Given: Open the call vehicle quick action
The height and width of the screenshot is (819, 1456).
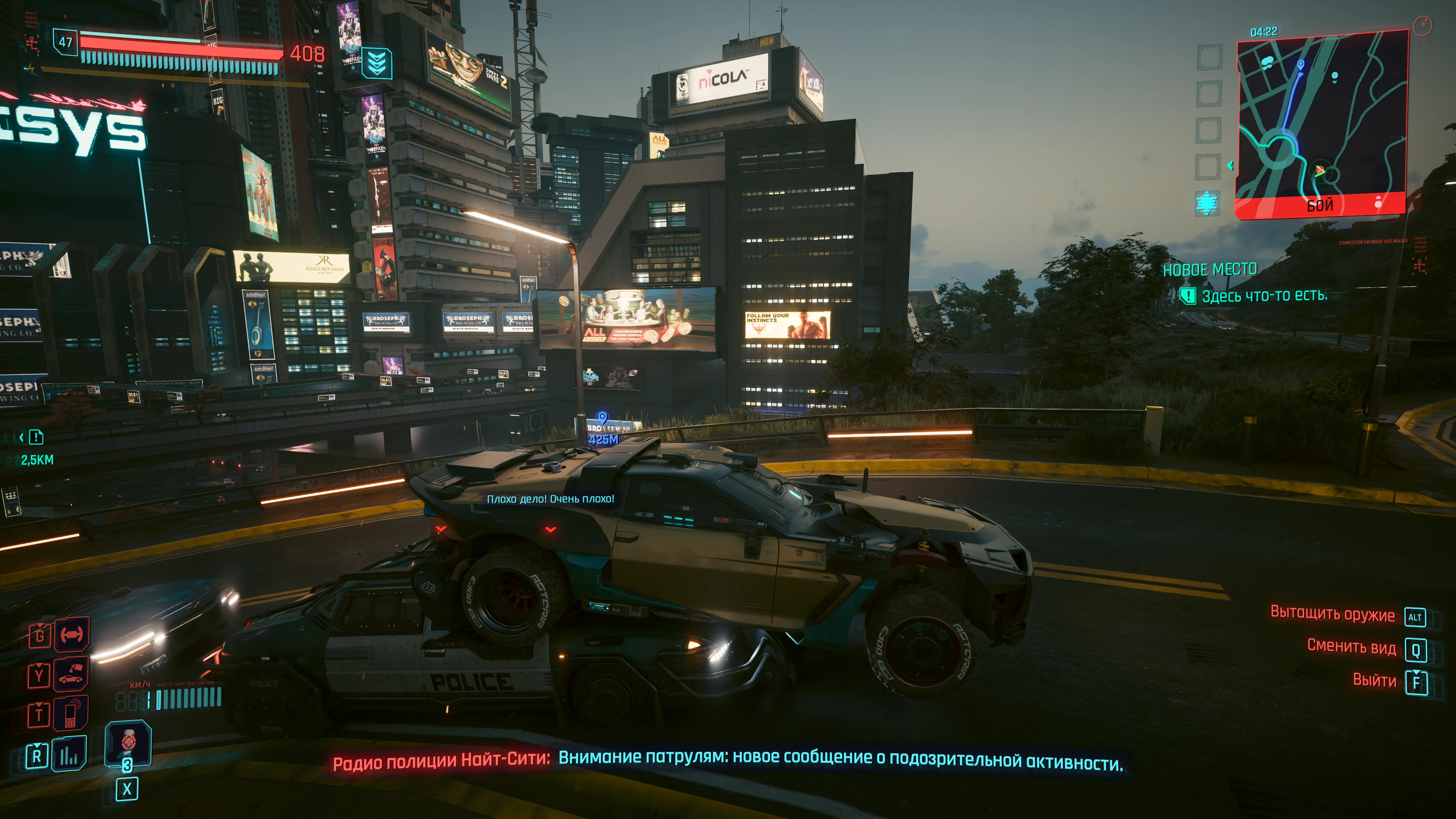Looking at the screenshot, I should (x=71, y=674).
